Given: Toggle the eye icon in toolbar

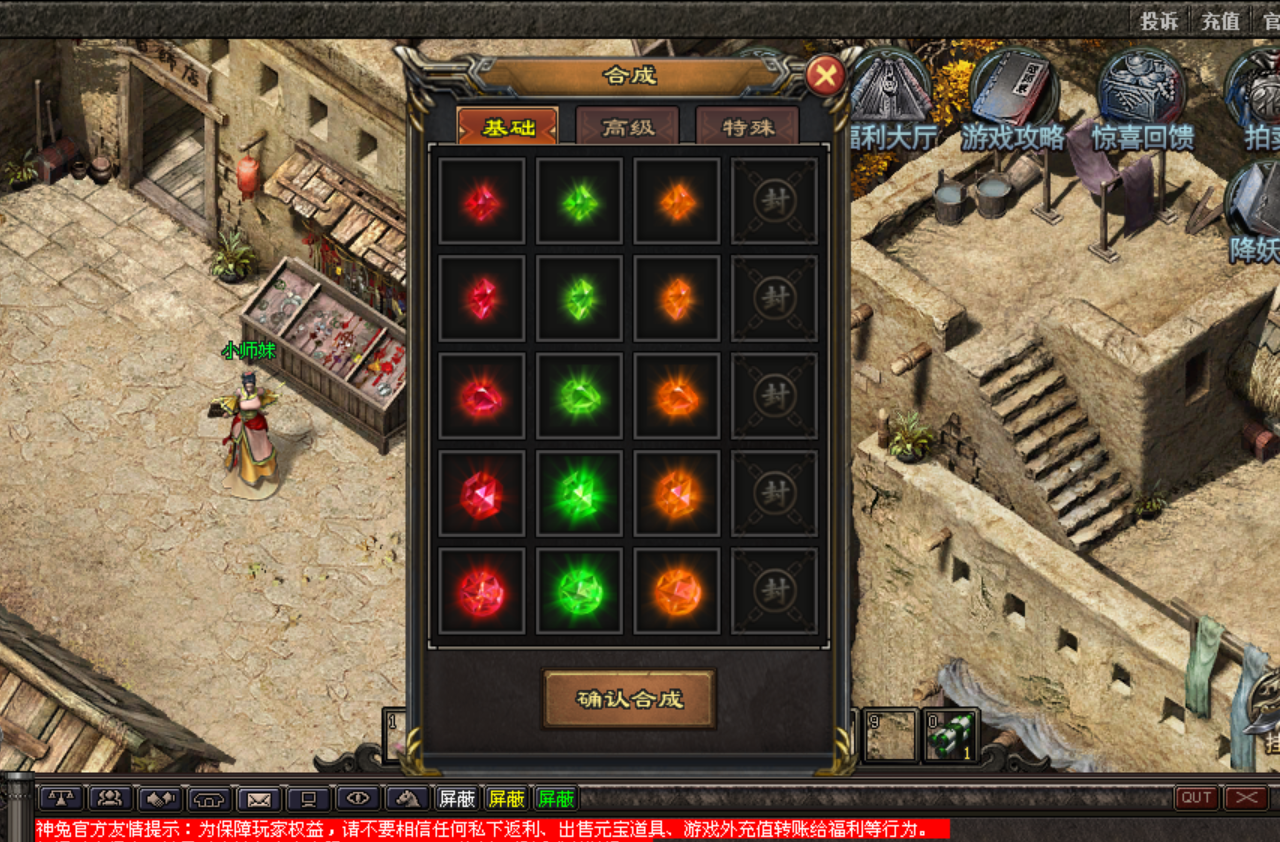Looking at the screenshot, I should (358, 799).
